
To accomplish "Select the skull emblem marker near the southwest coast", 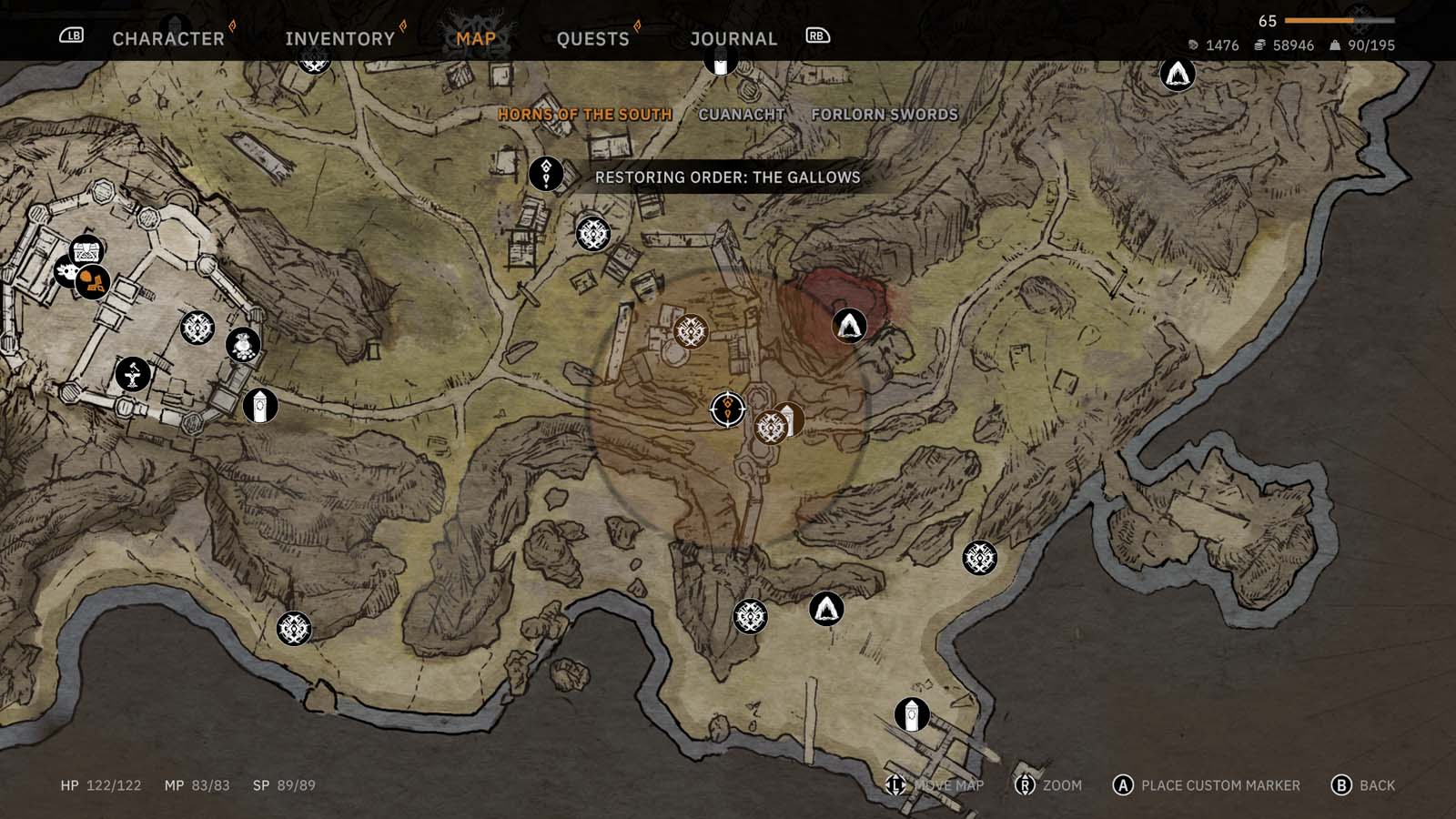I will point(292,629).
